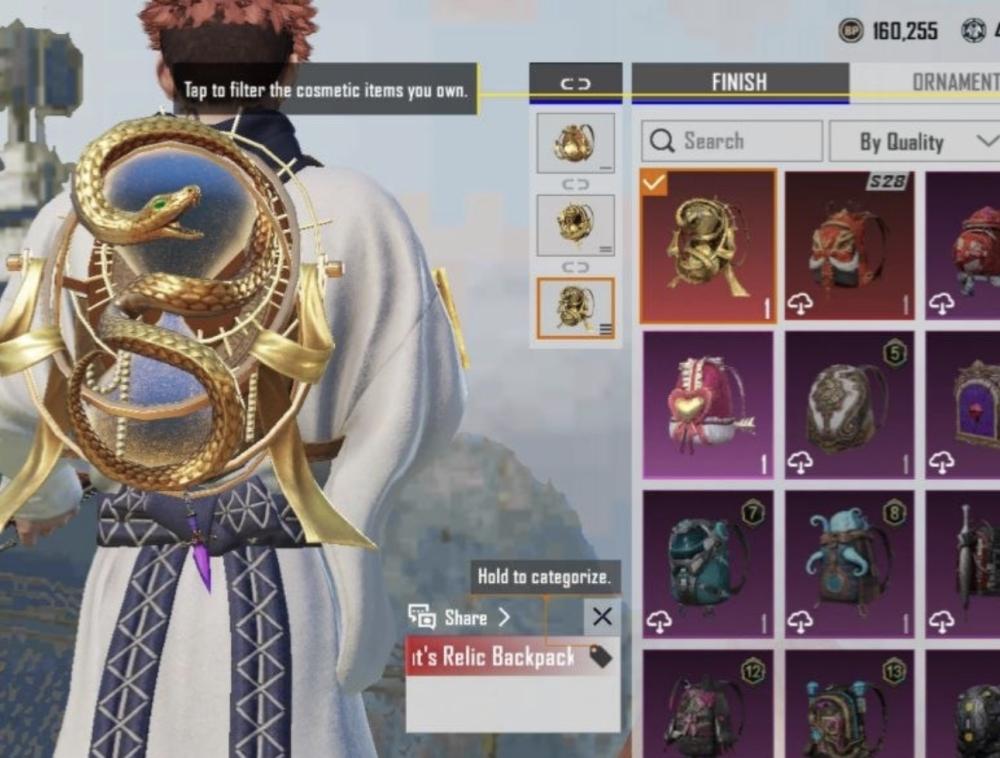
Task: Select the golden snake backpack tile
Action: 708,246
